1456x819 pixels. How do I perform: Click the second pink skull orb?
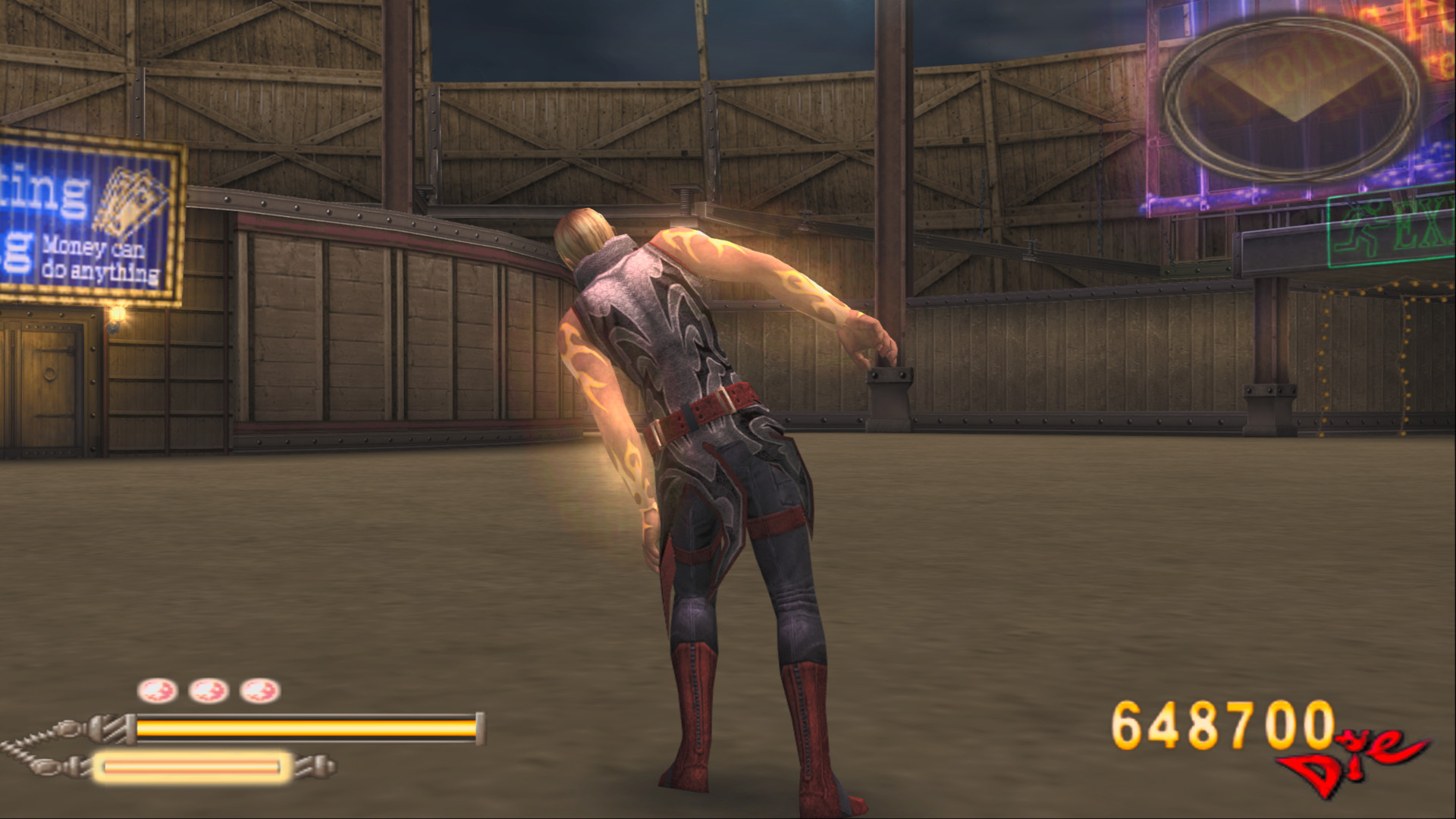coord(207,691)
